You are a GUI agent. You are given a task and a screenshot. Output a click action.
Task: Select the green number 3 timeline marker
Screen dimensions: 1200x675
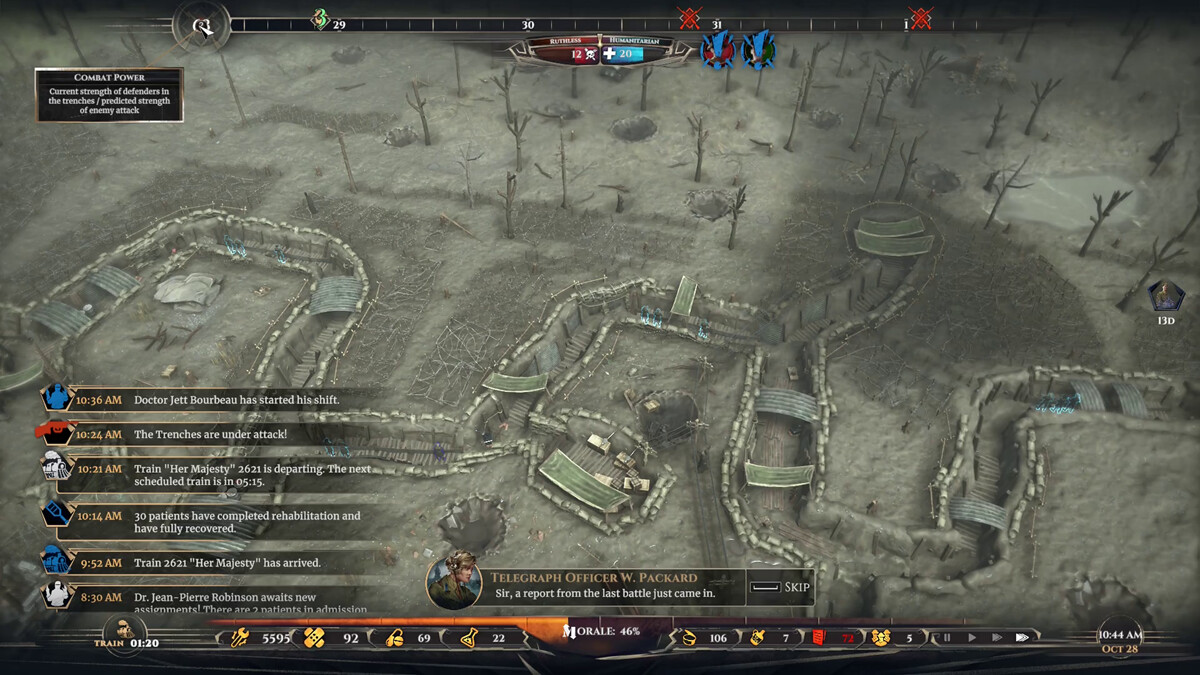click(x=321, y=19)
